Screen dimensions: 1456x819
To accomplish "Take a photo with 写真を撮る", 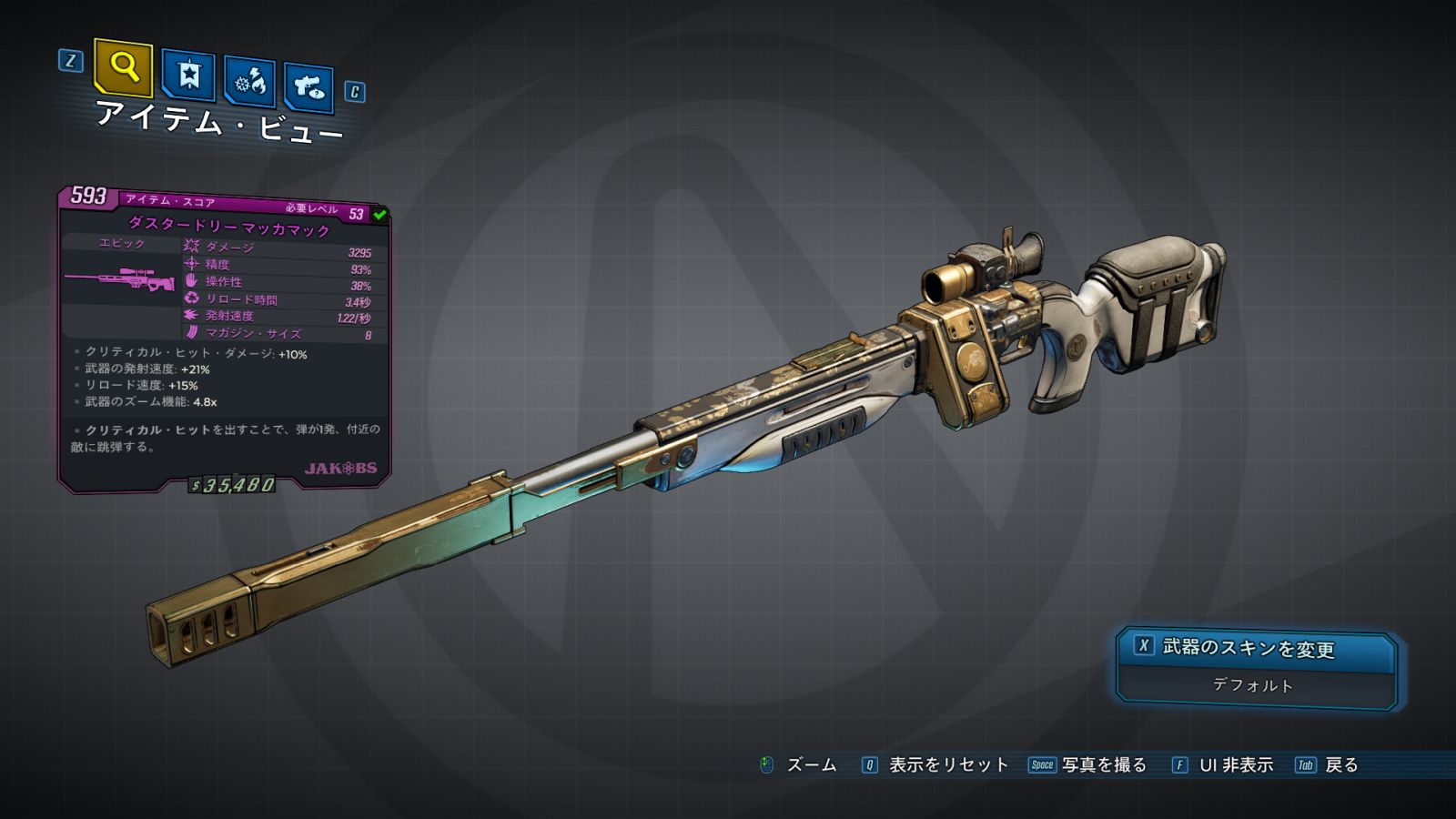I will 1103,765.
